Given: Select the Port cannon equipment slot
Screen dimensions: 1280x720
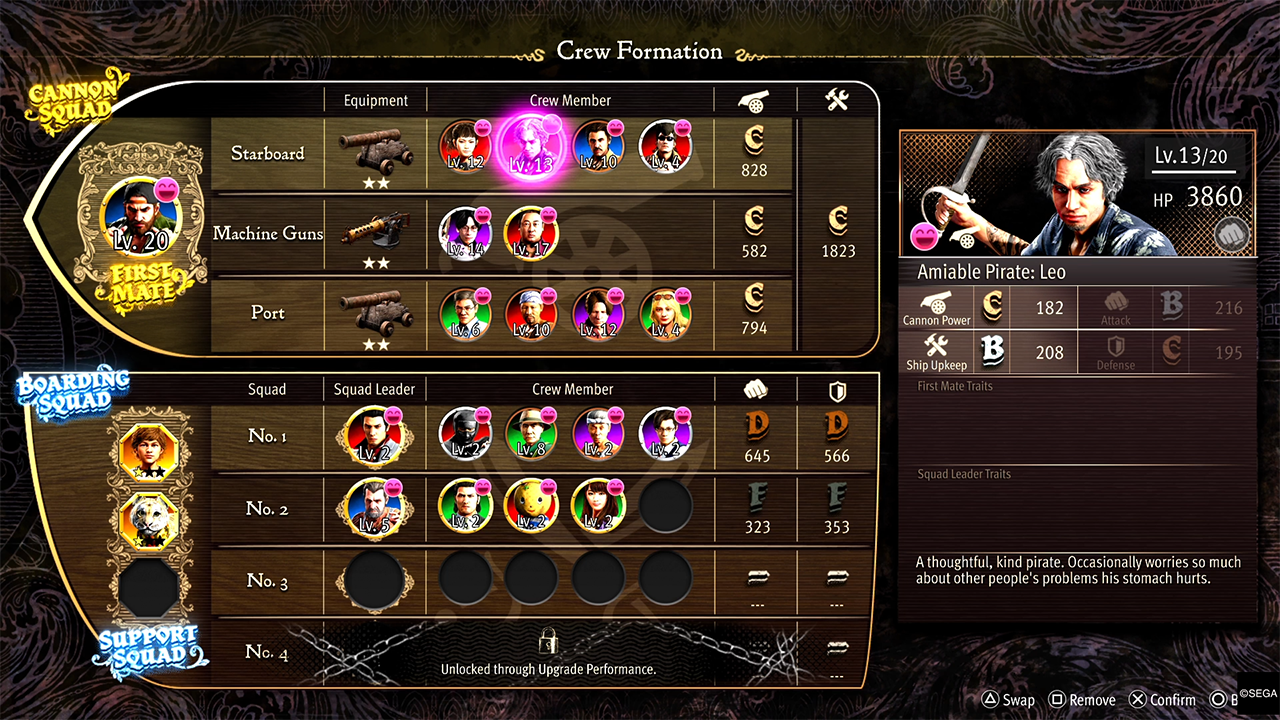Looking at the screenshot, I should (375, 312).
